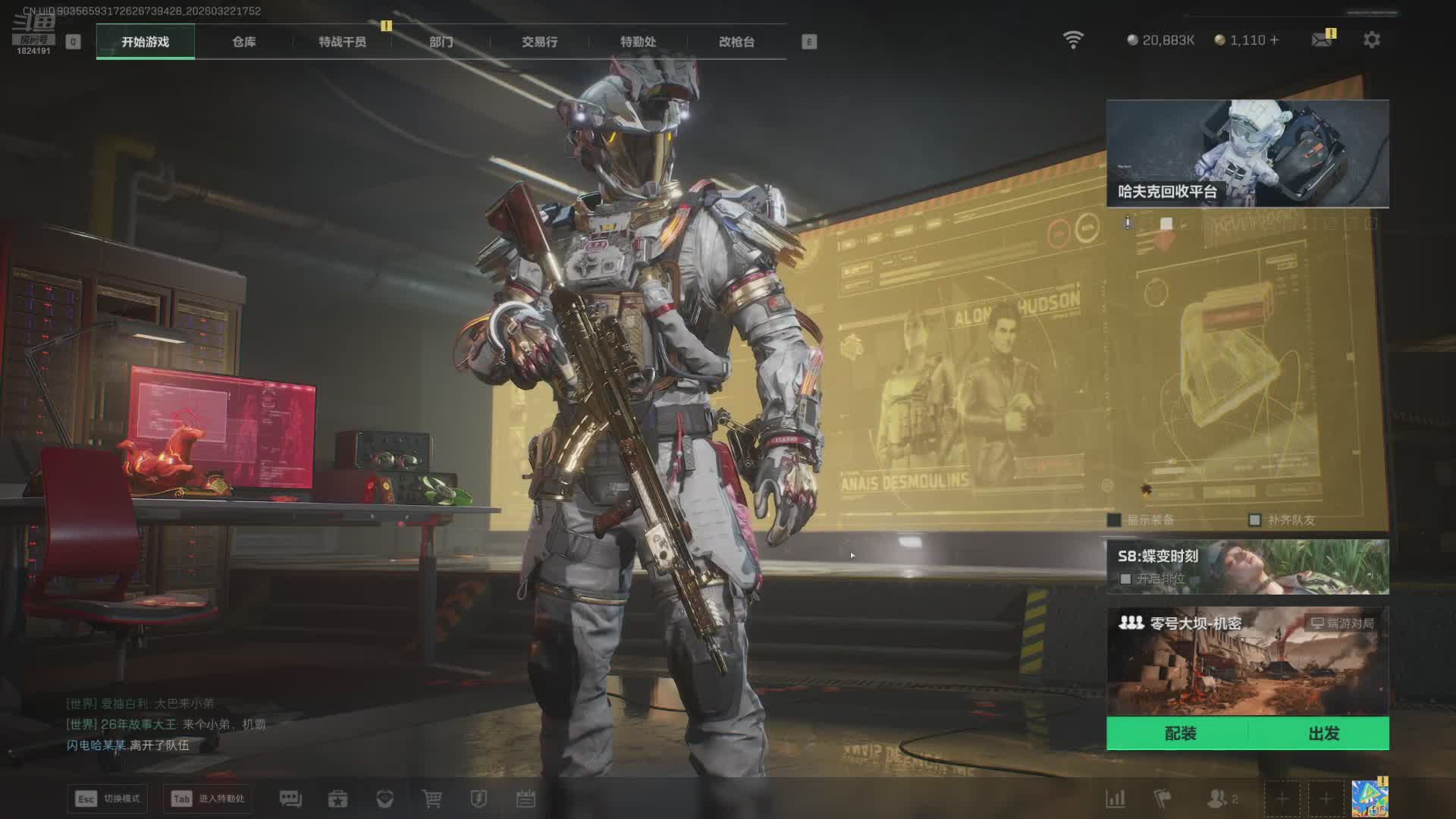This screenshot has height=819, width=1456.
Task: Go to the 交易行 trading house tab
Action: tap(539, 42)
